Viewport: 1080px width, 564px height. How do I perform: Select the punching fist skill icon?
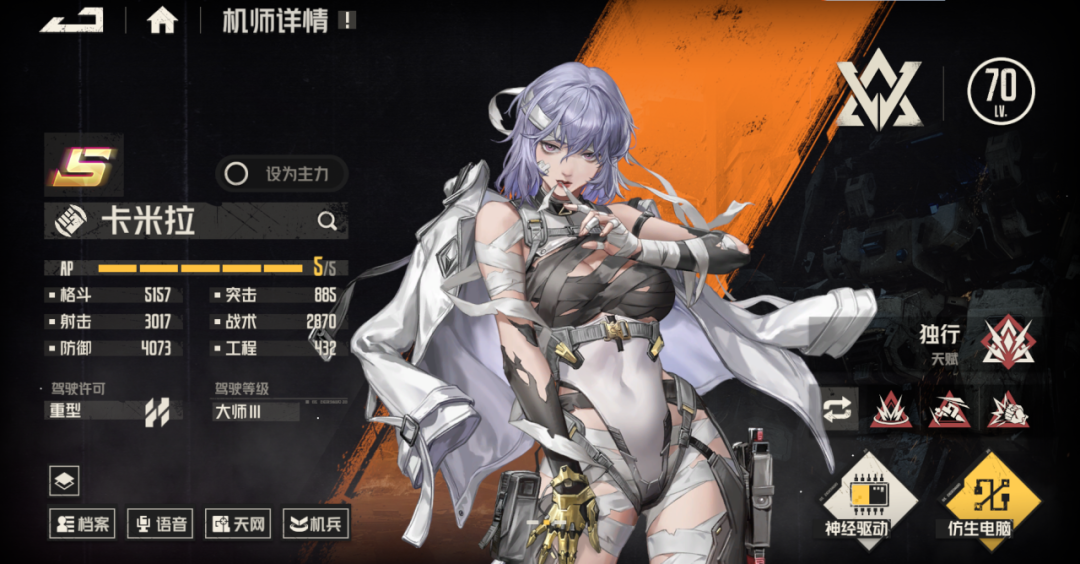click(x=1008, y=410)
